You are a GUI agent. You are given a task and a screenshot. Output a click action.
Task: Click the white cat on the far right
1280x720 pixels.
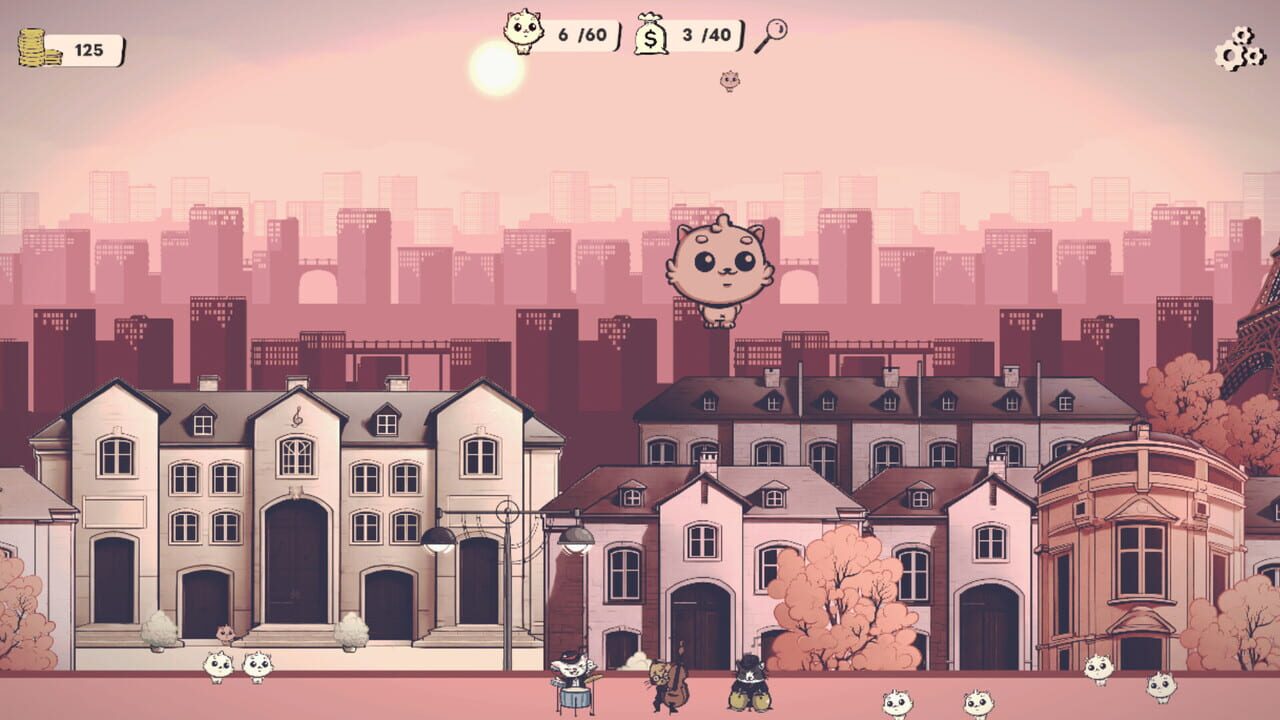pos(1161,687)
